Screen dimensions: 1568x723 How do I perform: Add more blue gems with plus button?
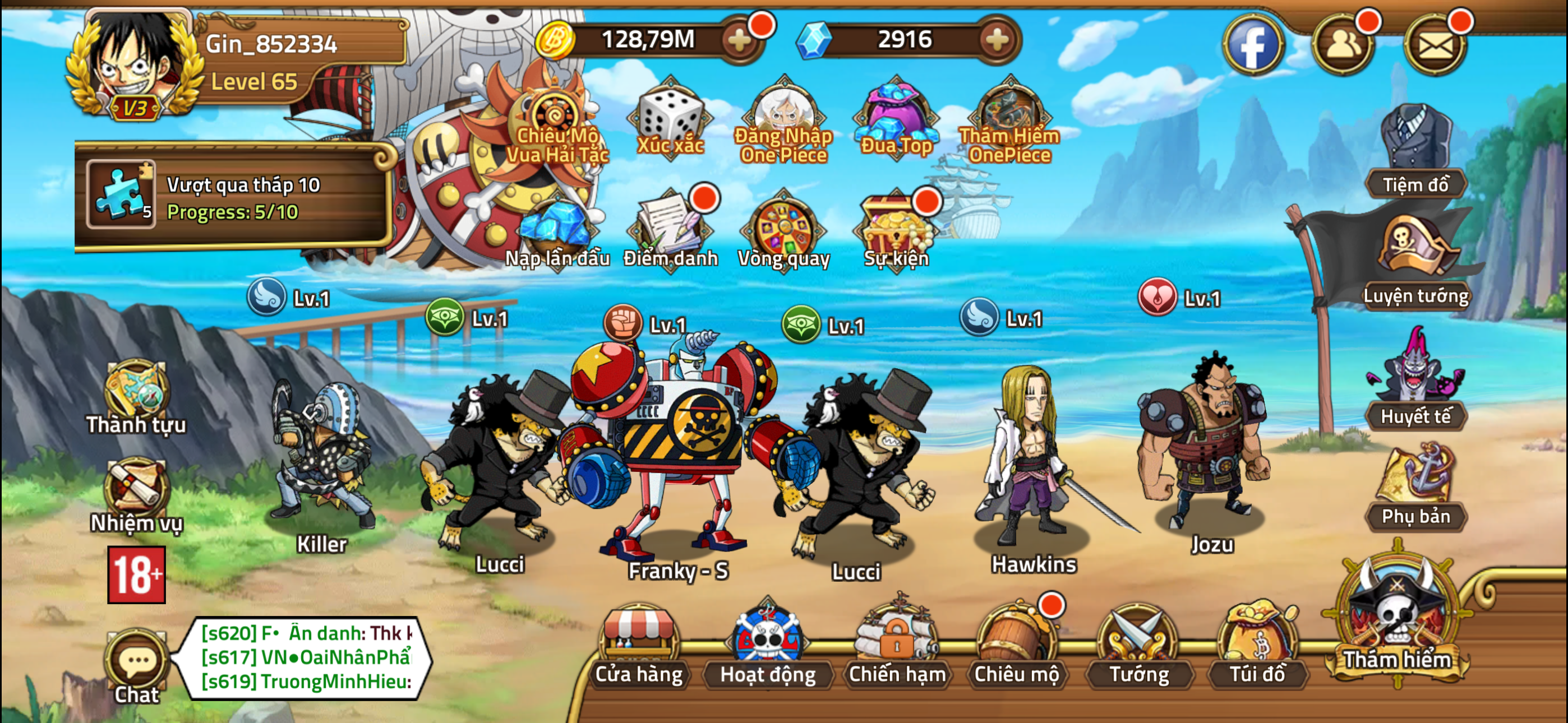coord(997,41)
